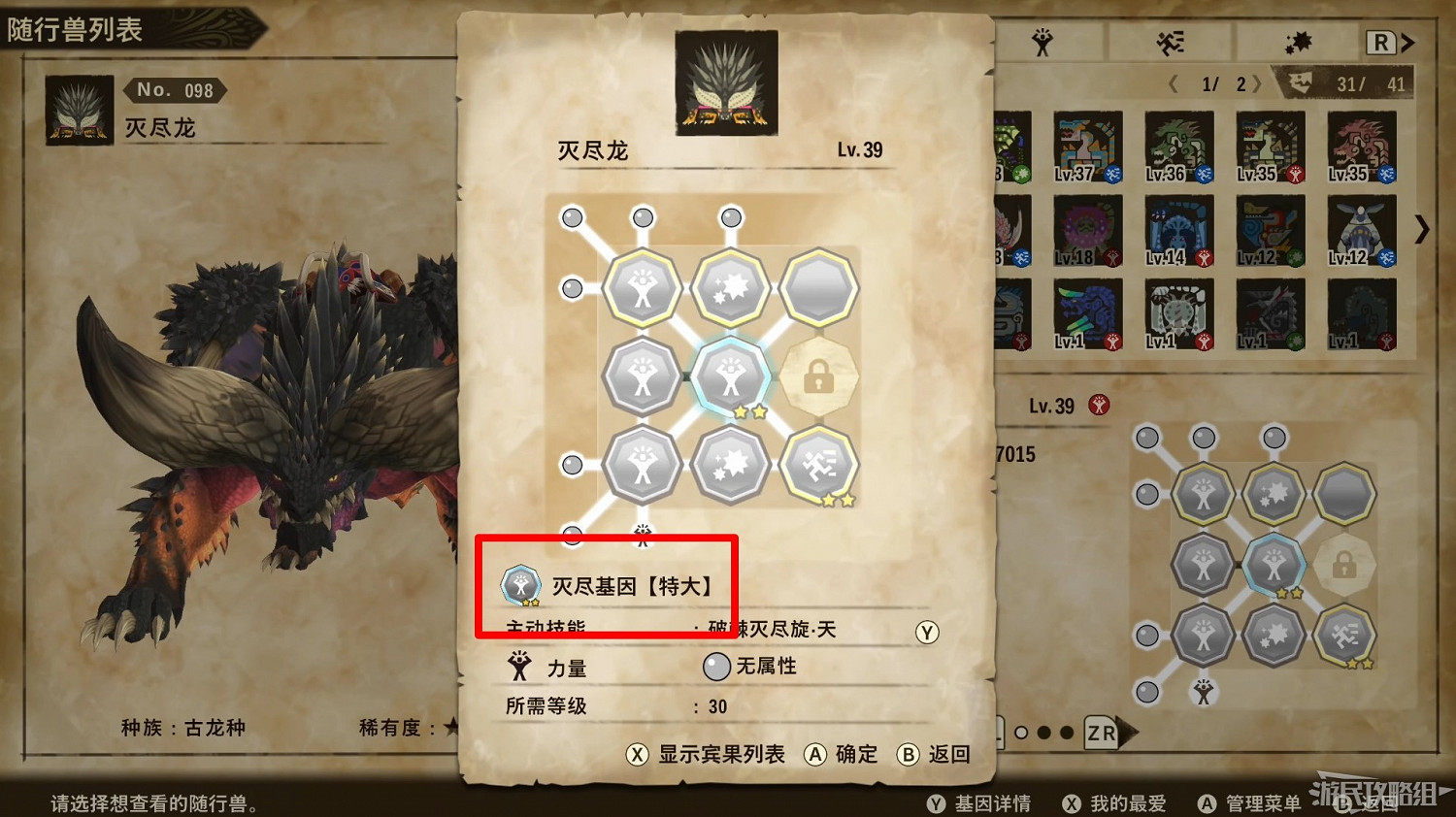The width and height of the screenshot is (1456, 817).
Task: Click the 确定 confirm button
Action: pyautogui.click(x=842, y=755)
